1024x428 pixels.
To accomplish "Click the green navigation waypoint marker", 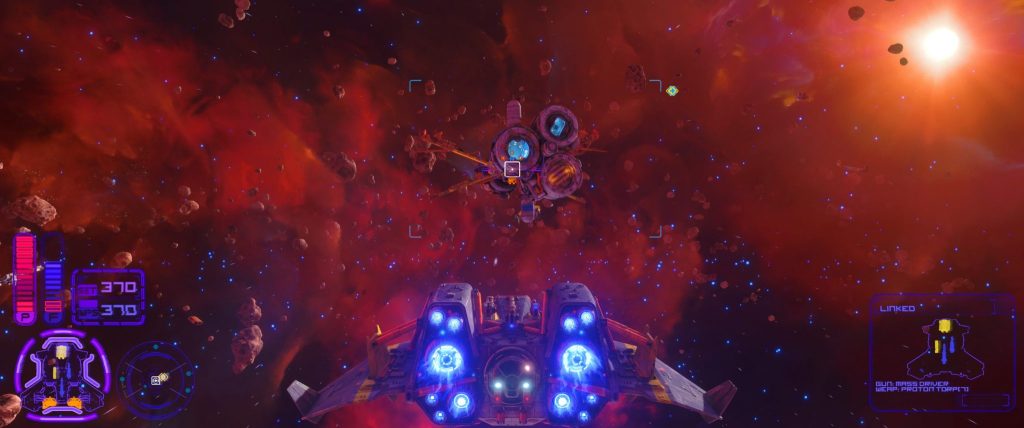I will (672, 91).
